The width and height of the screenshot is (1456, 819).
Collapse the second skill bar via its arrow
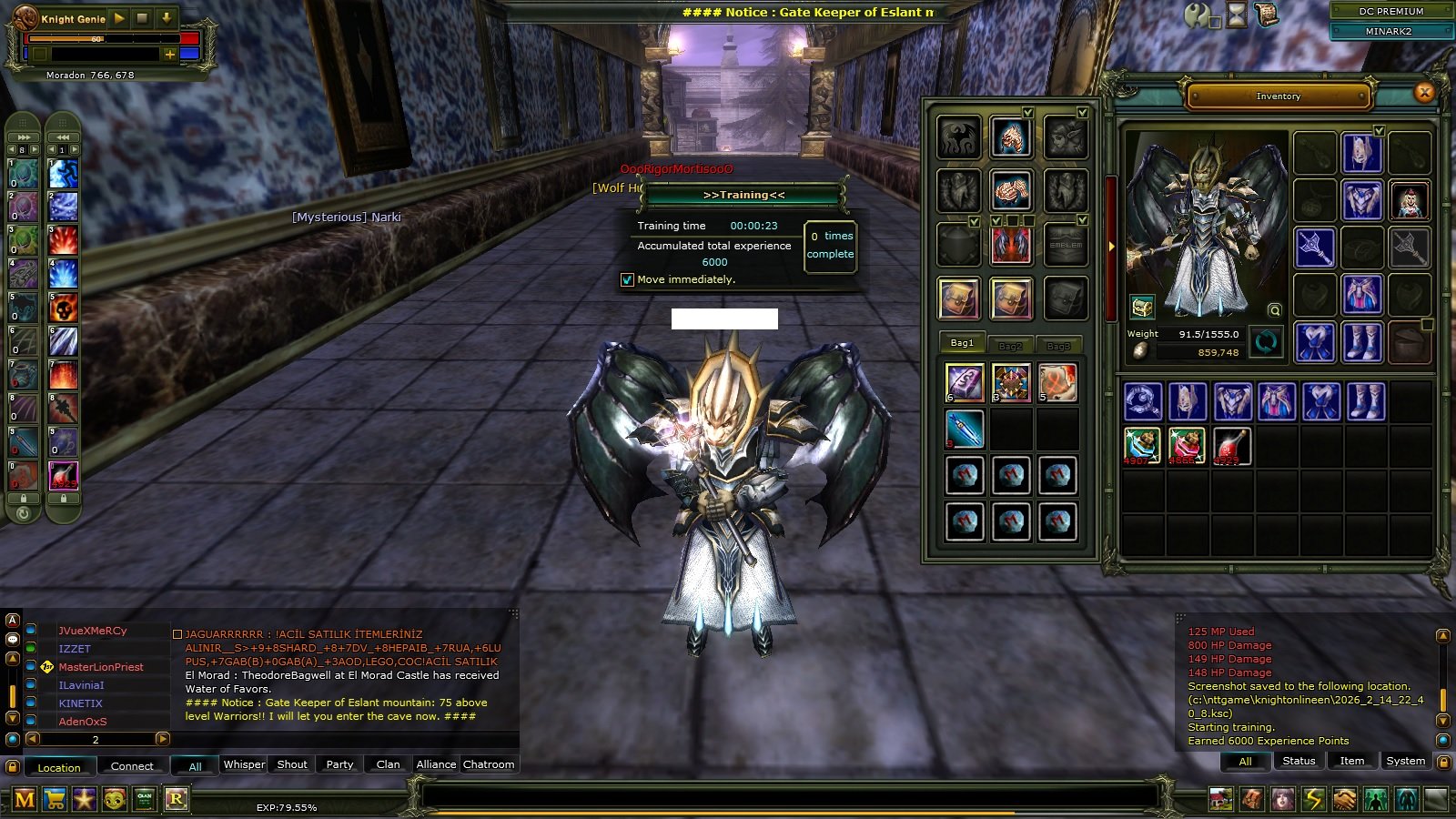[61, 137]
